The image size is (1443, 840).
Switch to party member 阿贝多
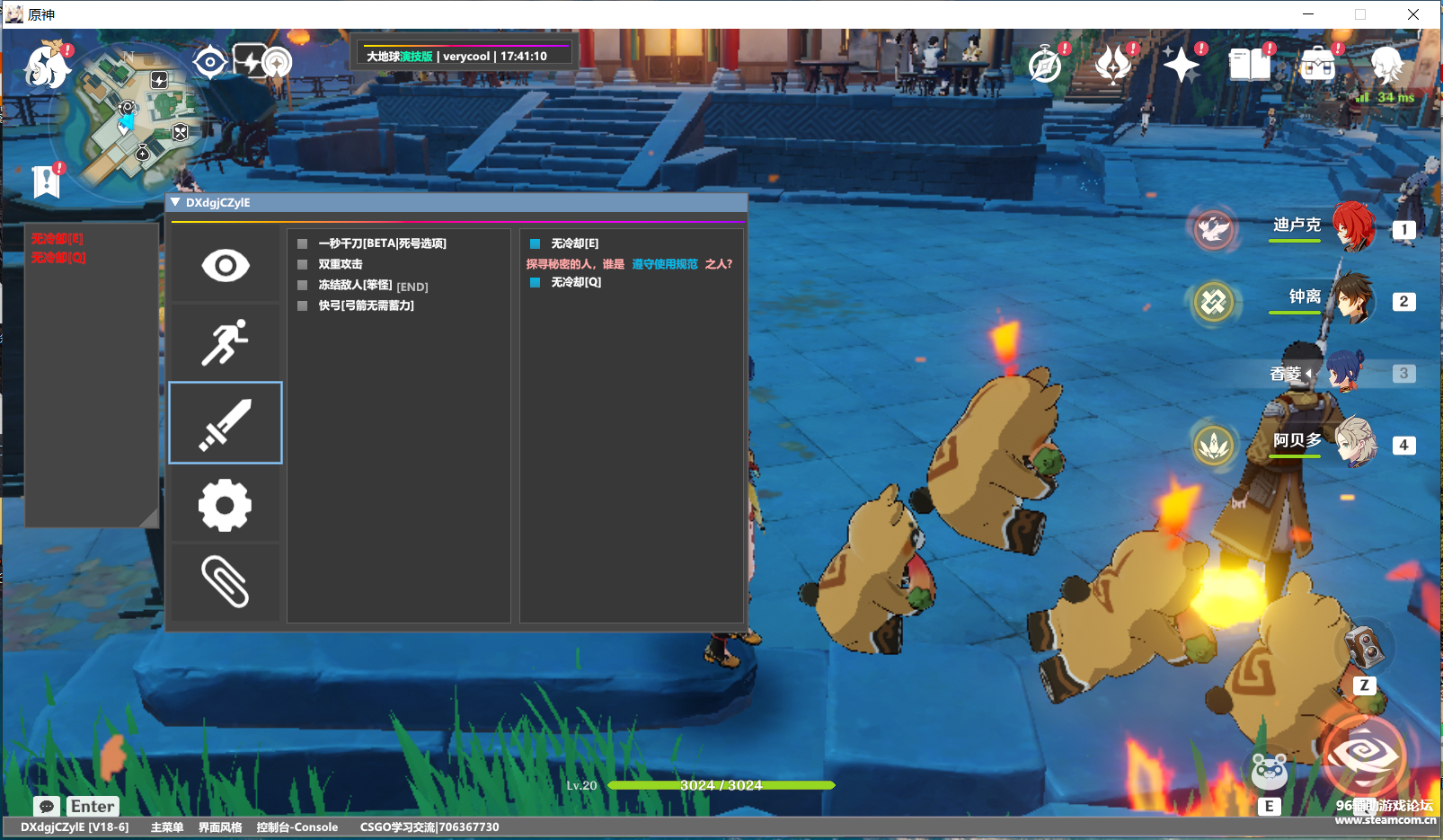1352,442
